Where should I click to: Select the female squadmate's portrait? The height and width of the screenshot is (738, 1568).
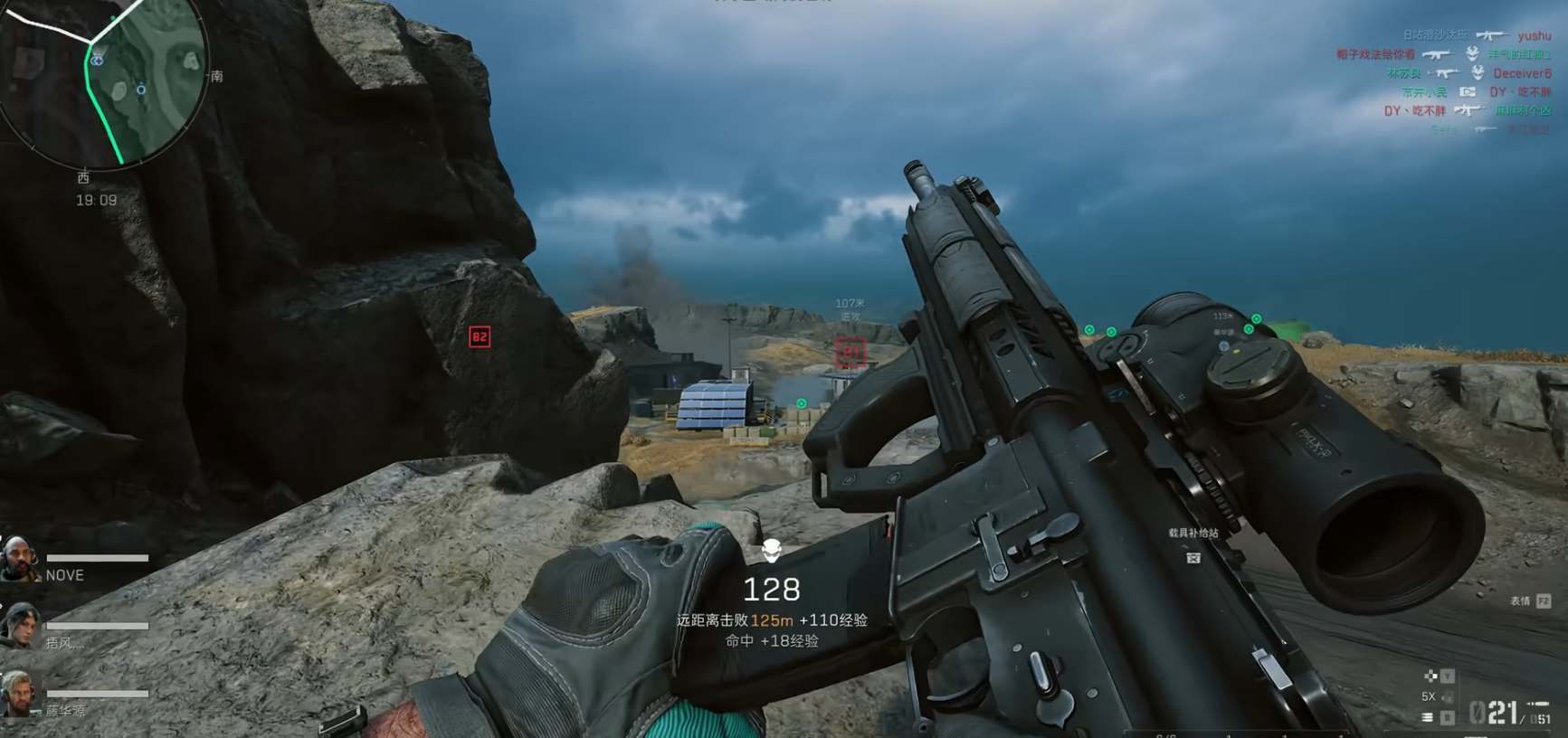point(20,625)
